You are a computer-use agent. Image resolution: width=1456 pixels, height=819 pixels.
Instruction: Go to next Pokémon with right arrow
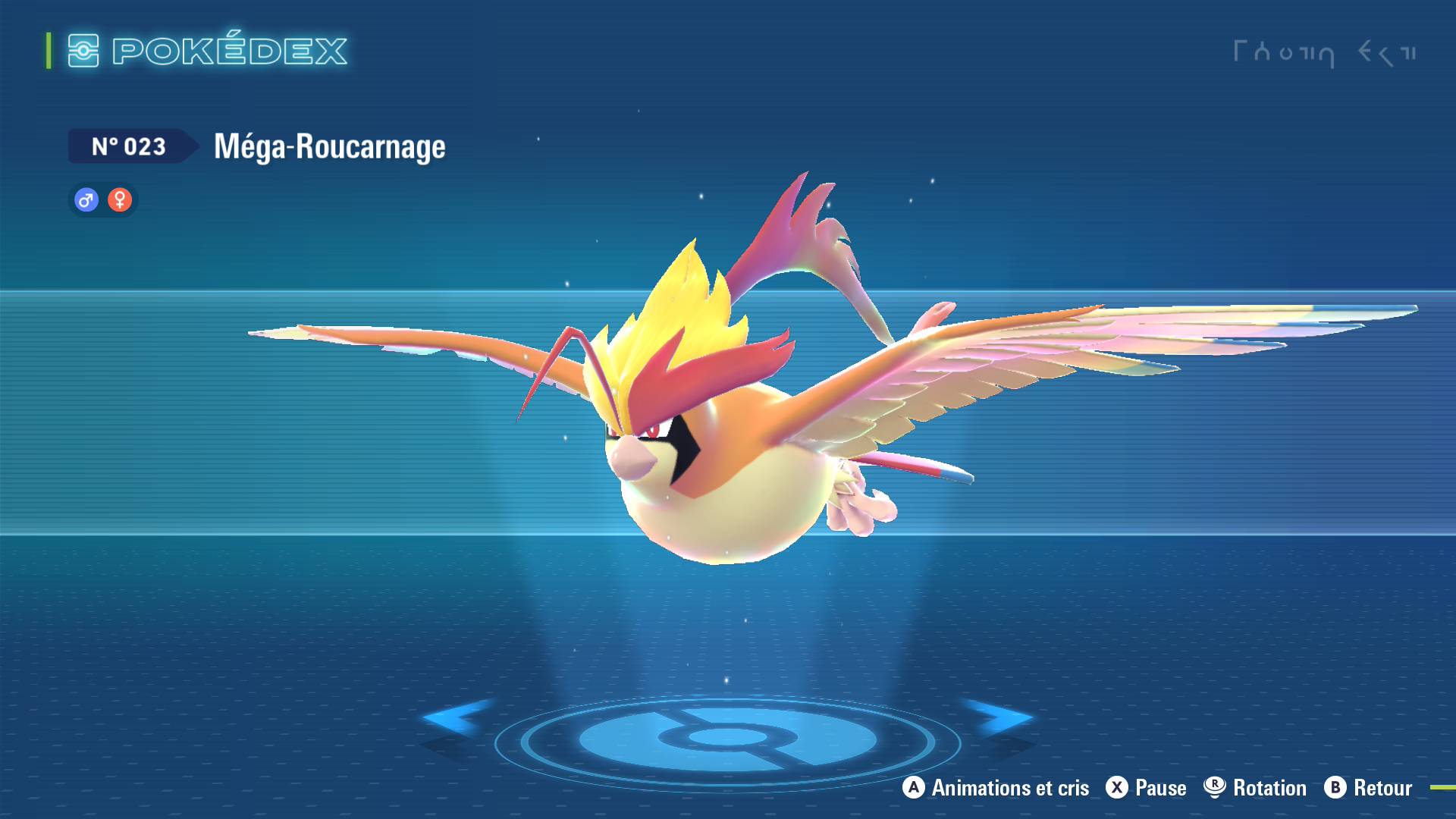[x=1001, y=717]
